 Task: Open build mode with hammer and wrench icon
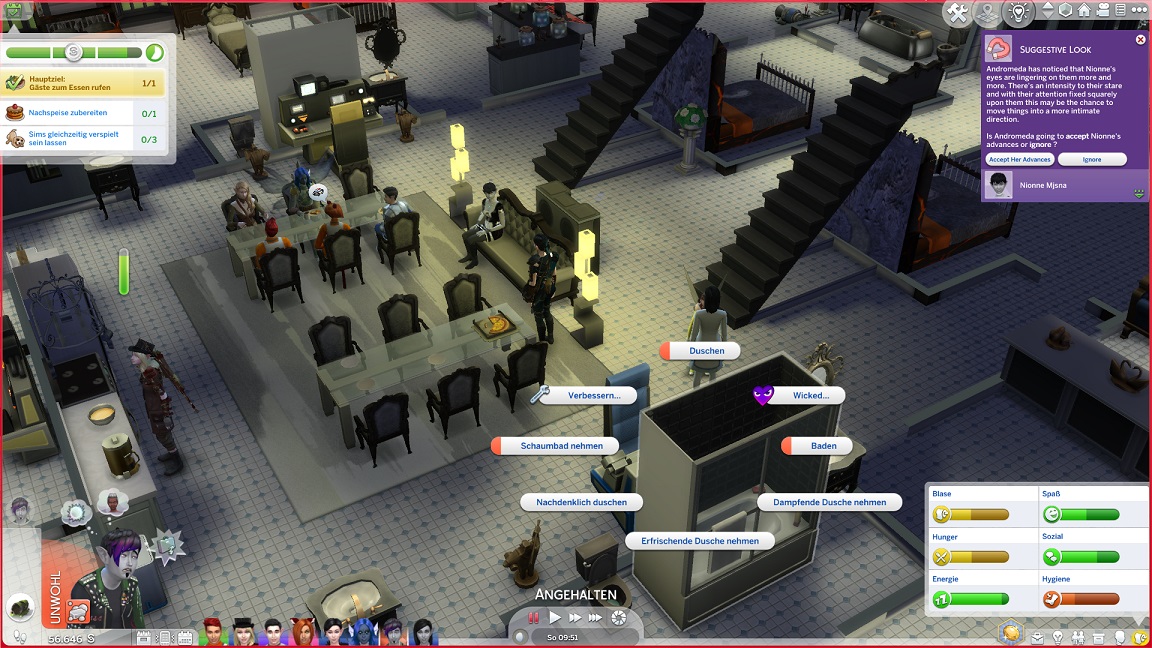957,12
